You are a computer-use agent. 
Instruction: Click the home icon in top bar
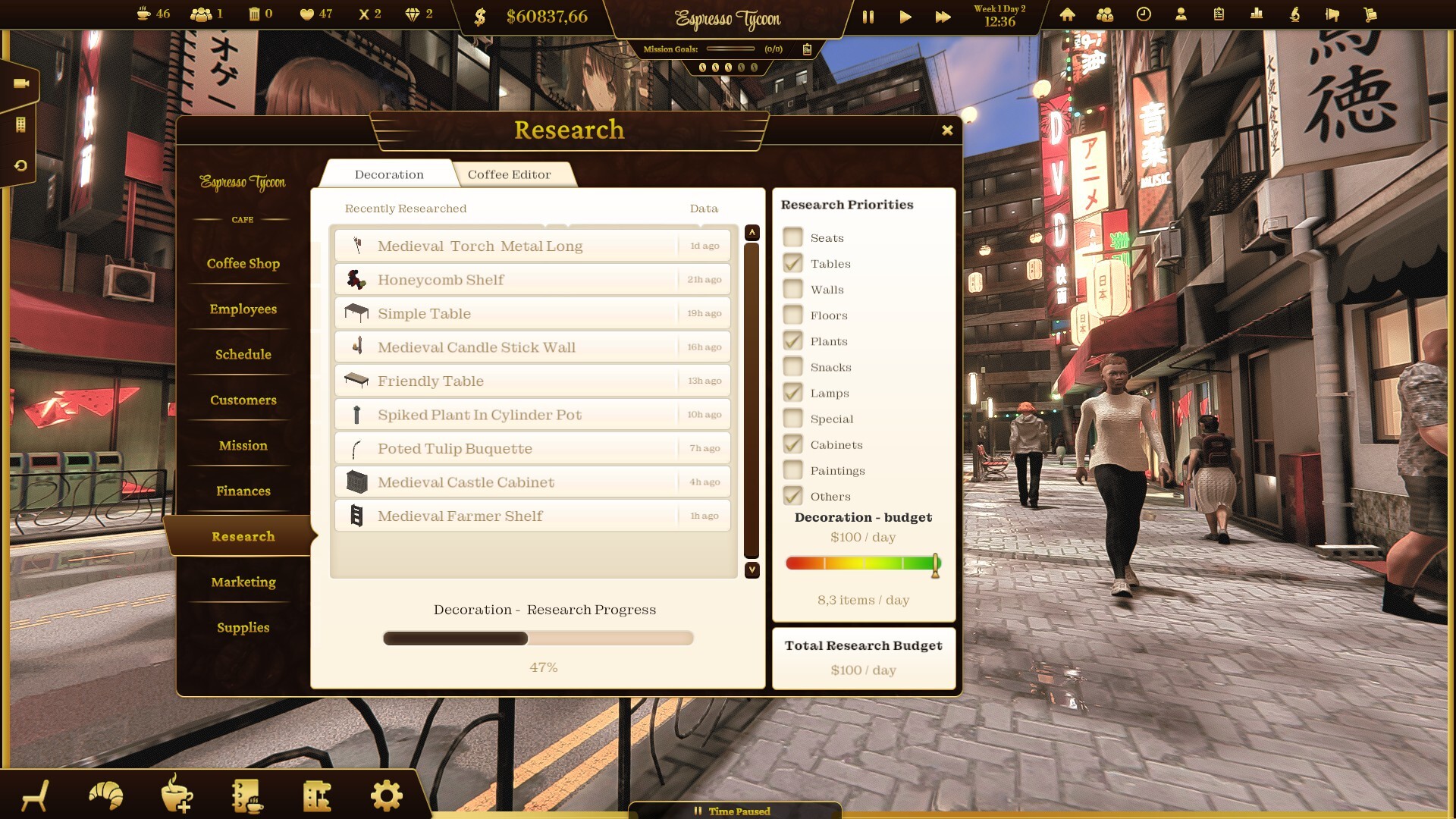coord(1067,14)
